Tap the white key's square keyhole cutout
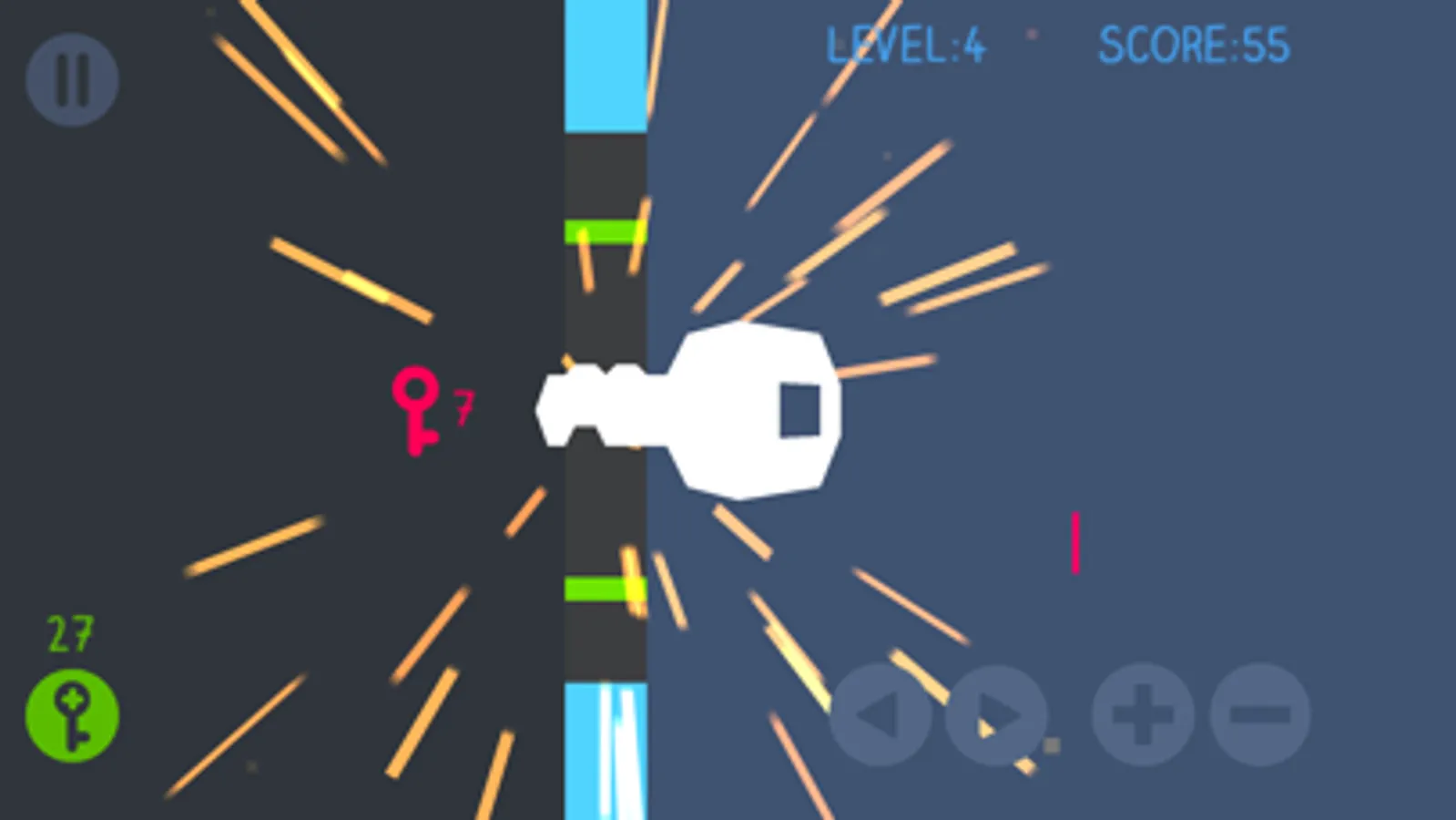The width and height of the screenshot is (1456, 820). click(x=799, y=408)
